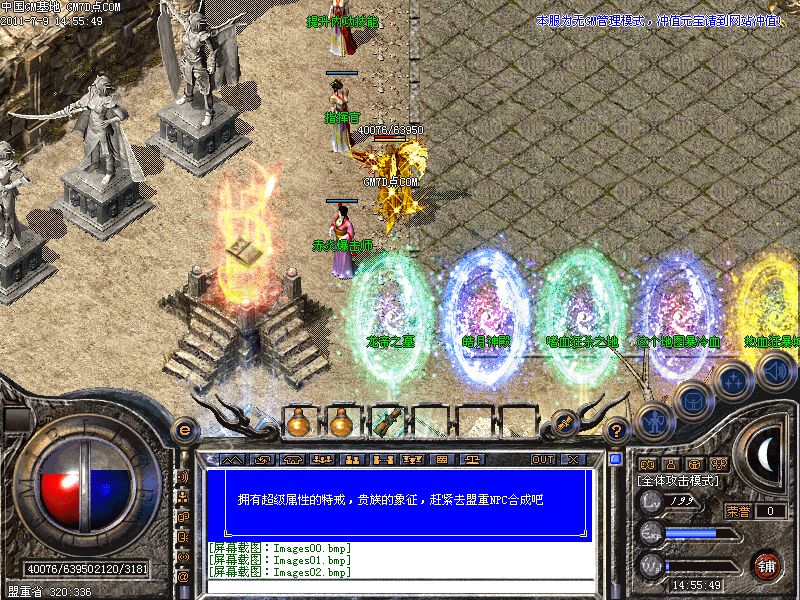Open the red 铺 shop button
The image size is (800, 600).
tap(768, 566)
